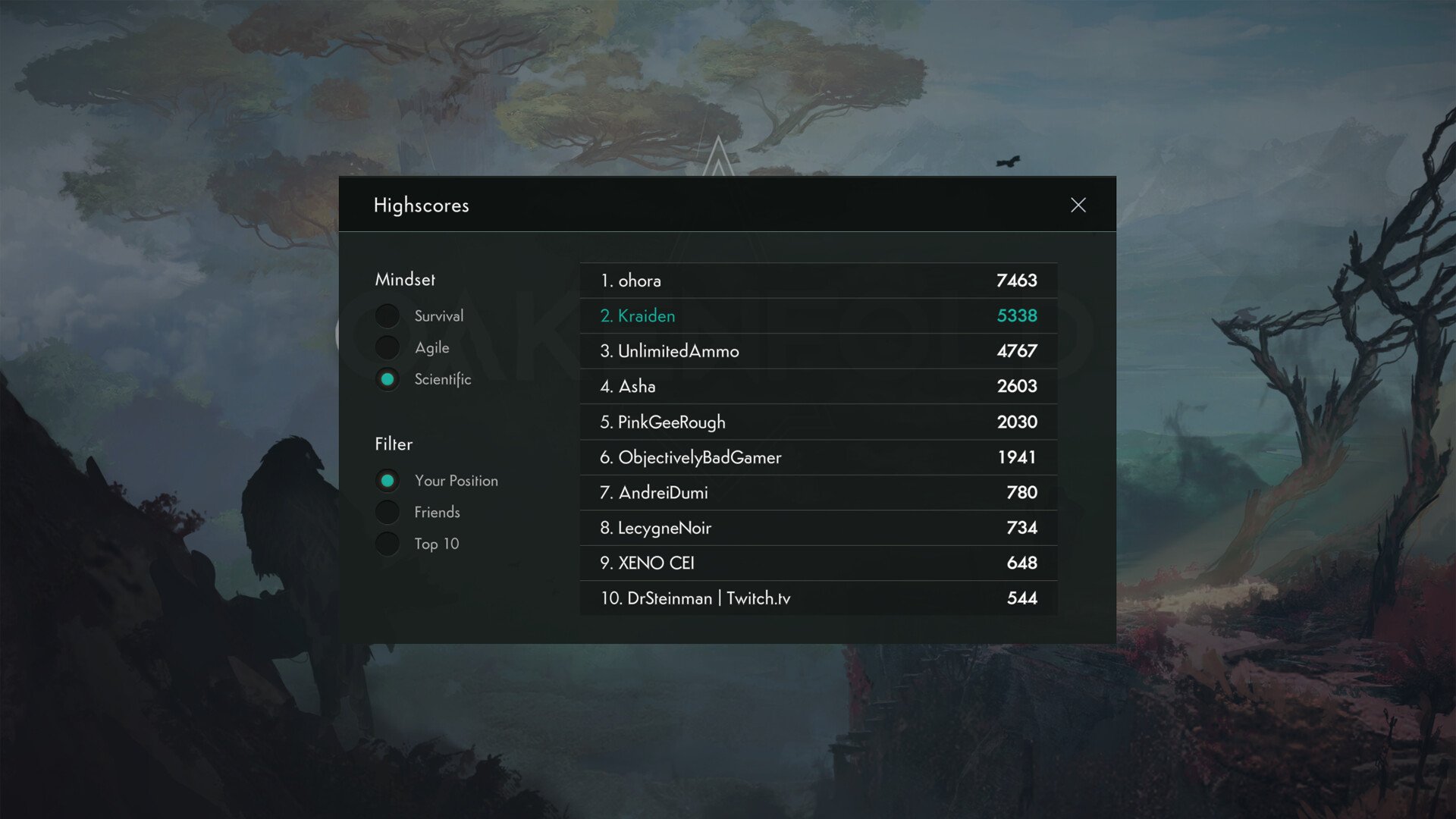Select the UnlimitedAmmo leaderboard entry
The image size is (1456, 819).
(818, 351)
